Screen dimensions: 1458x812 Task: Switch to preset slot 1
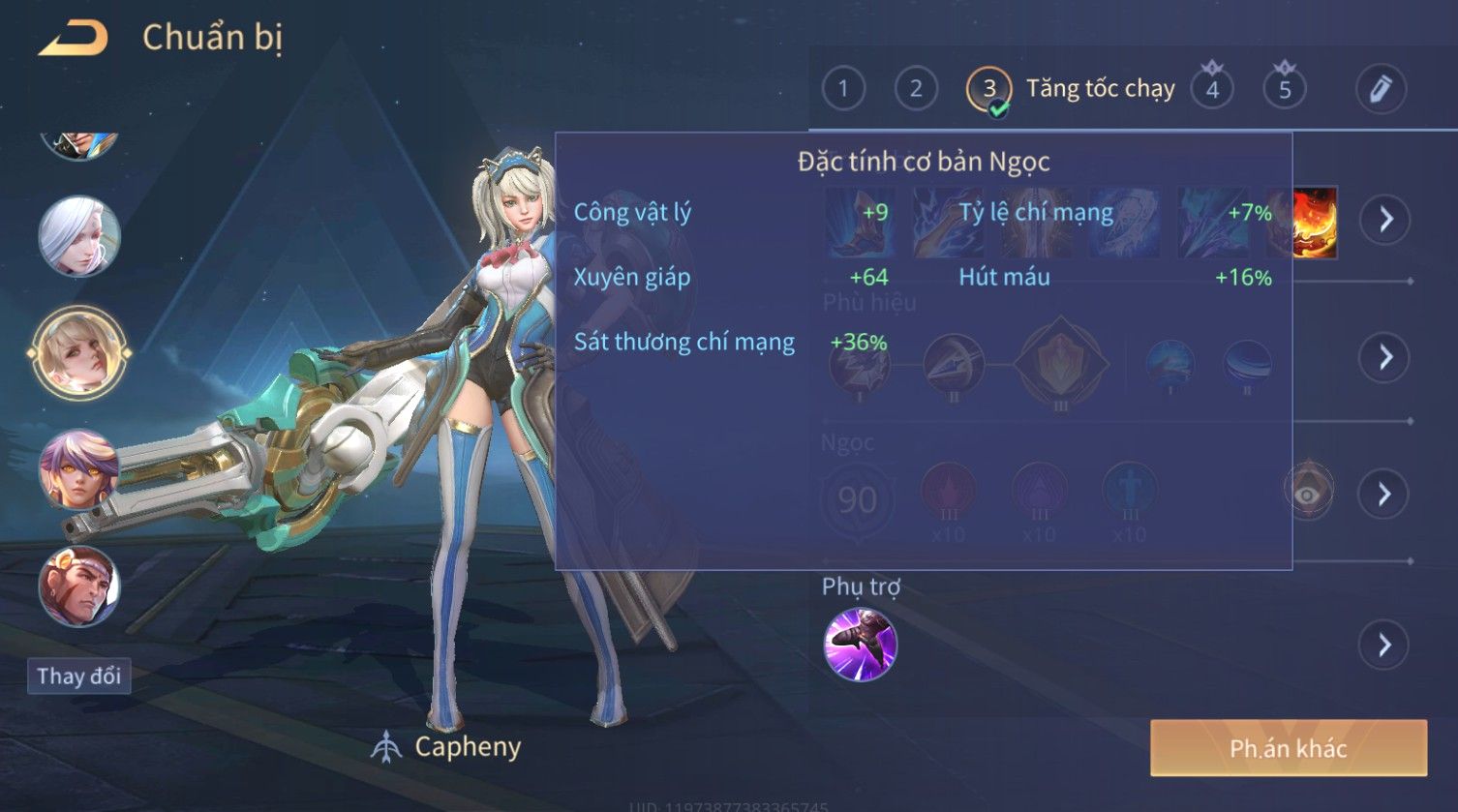coord(843,89)
